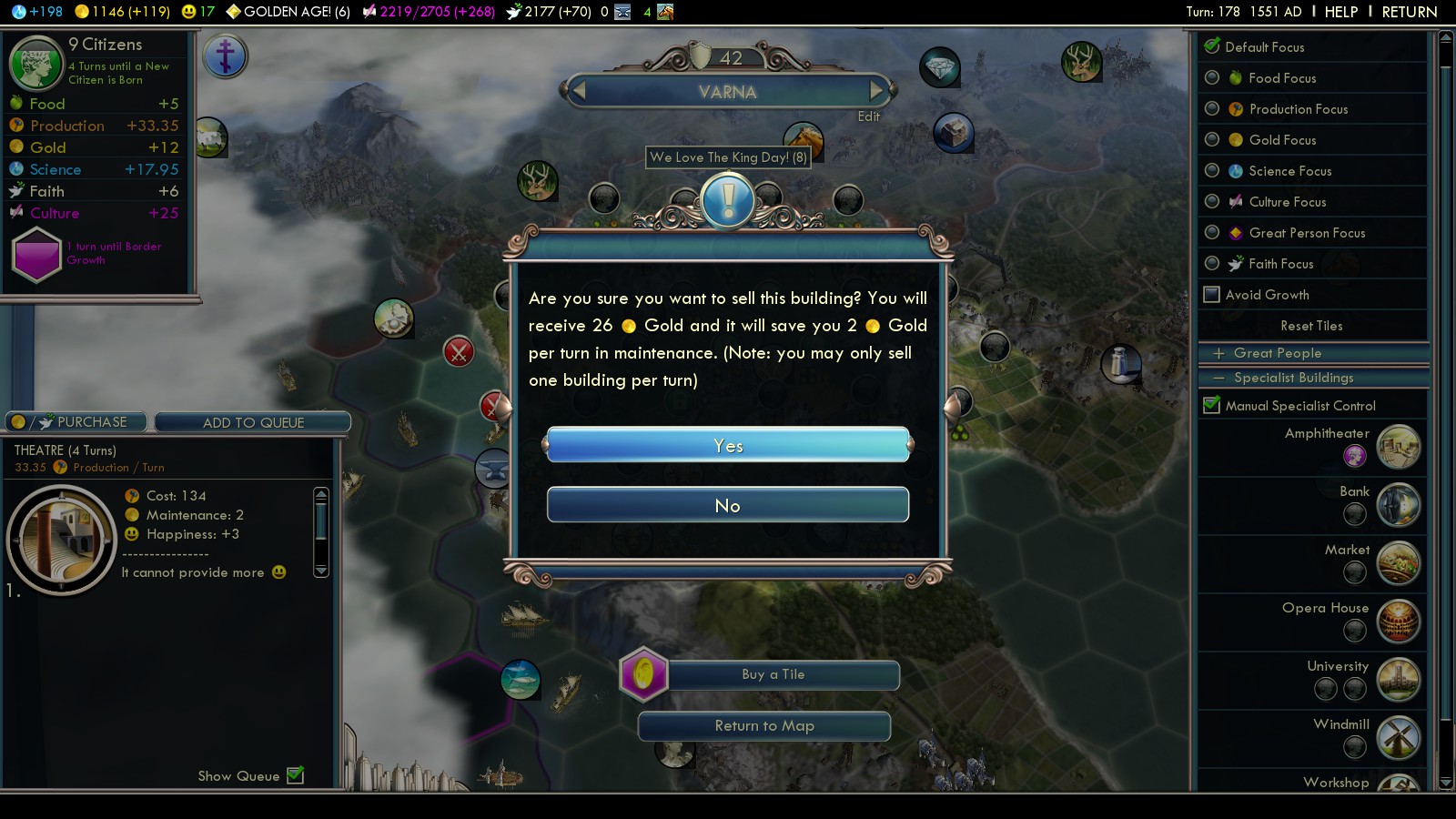Go to the next city arrow

(877, 91)
